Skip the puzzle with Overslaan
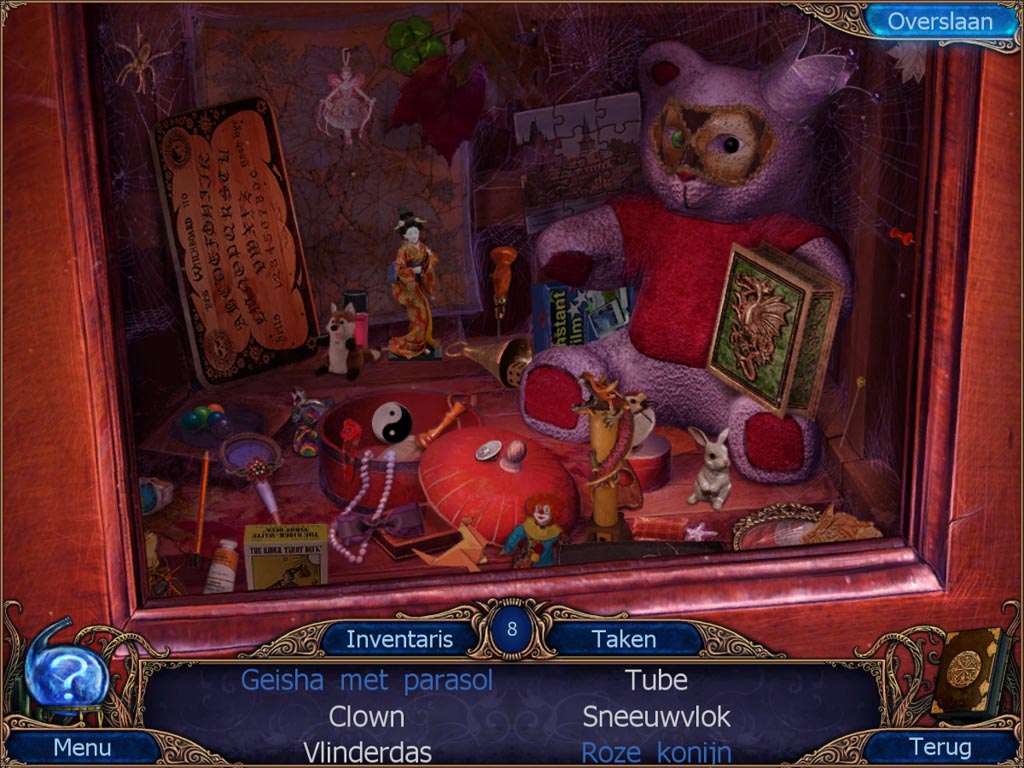This screenshot has width=1024, height=768. [939, 22]
